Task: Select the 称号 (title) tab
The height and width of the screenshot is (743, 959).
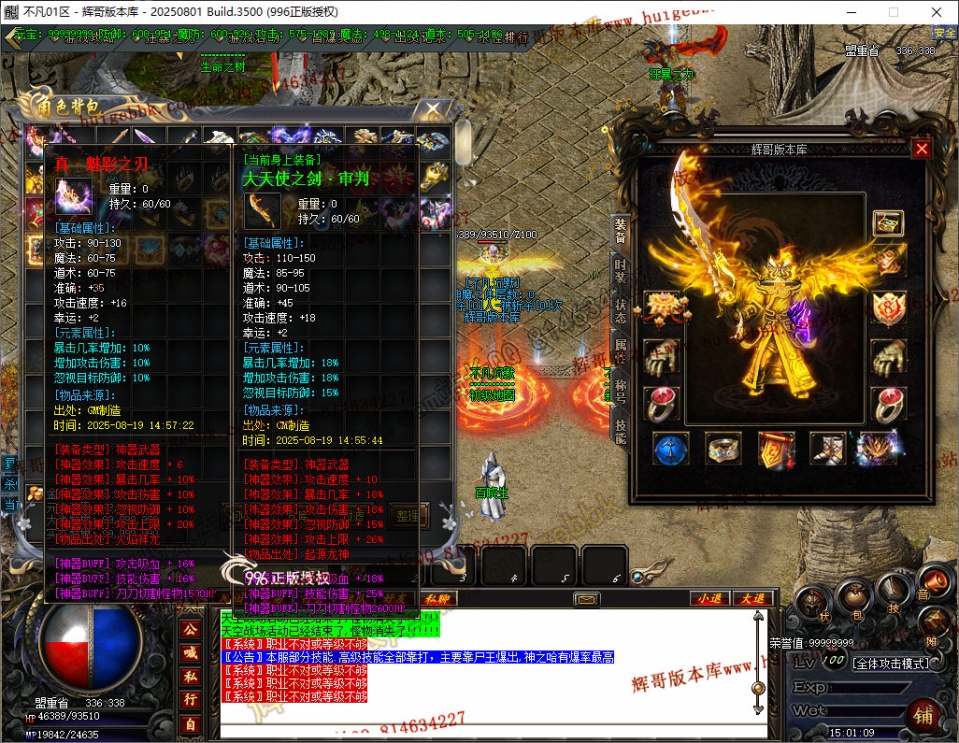Action: [620, 388]
